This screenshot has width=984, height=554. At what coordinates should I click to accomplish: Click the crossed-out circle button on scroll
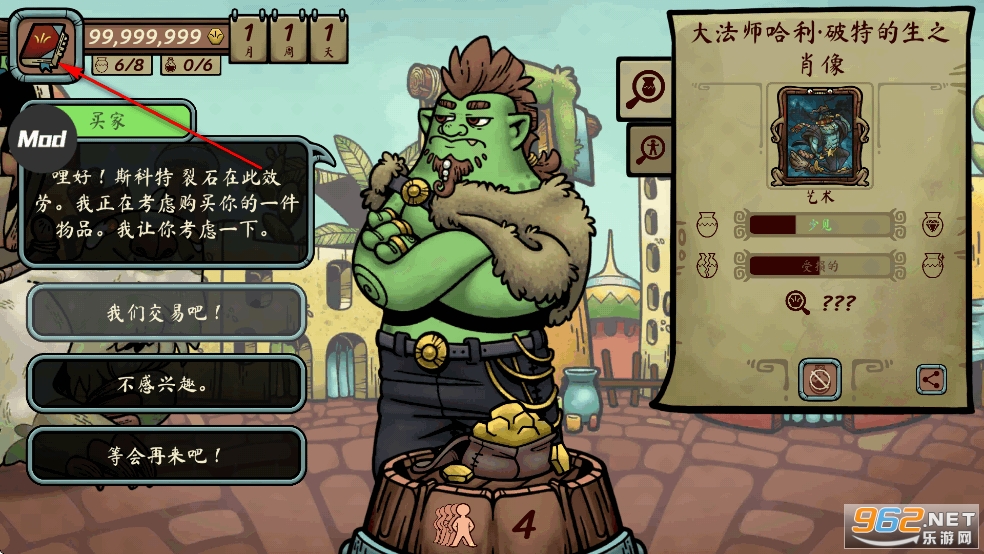(x=819, y=379)
